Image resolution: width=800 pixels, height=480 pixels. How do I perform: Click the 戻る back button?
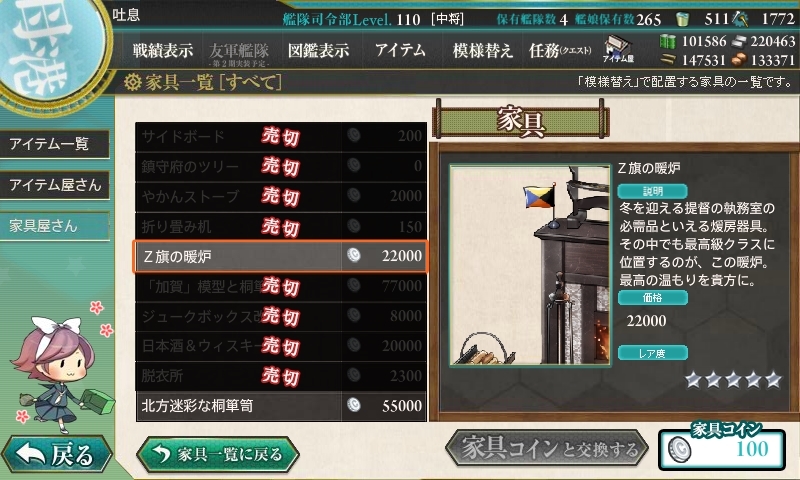(57, 455)
